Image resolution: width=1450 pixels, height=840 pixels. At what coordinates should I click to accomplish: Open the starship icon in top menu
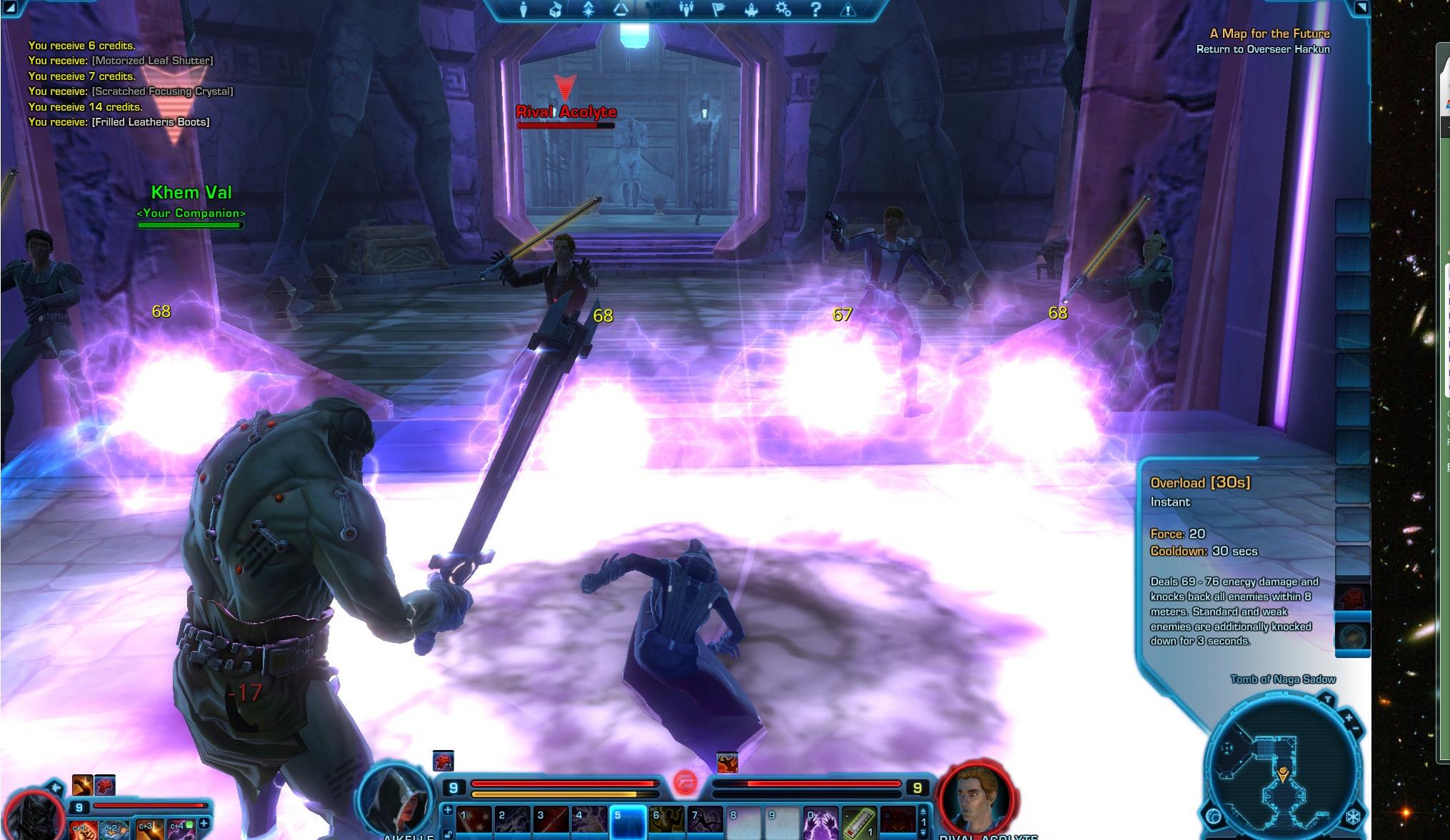tap(751, 9)
